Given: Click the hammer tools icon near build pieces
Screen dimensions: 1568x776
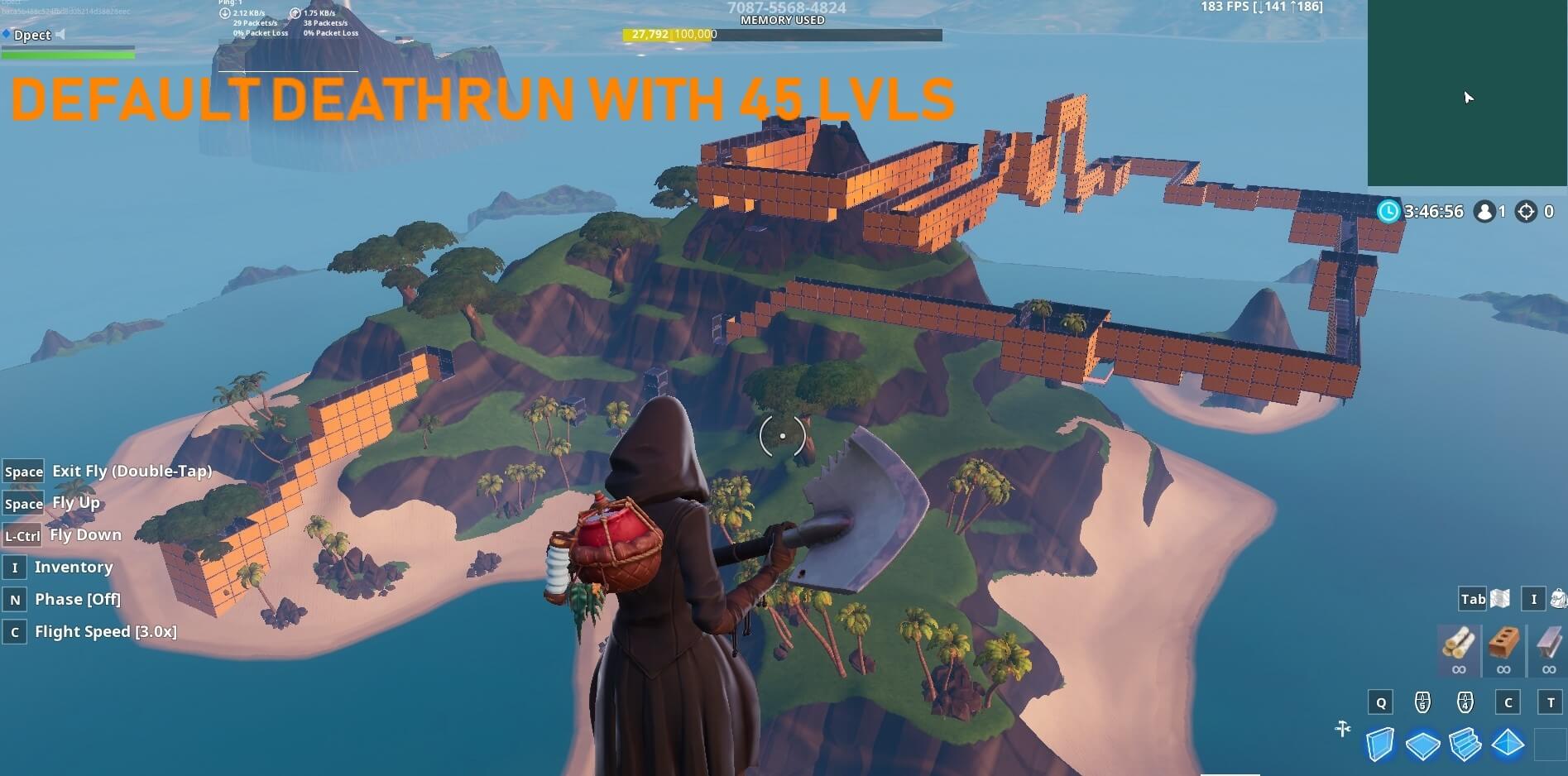Looking at the screenshot, I should point(1341,730).
